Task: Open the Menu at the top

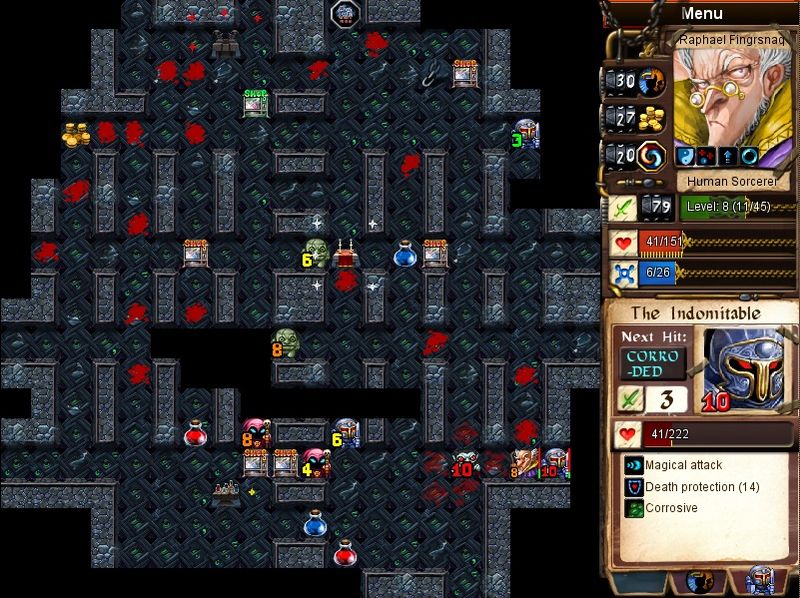Action: pos(701,14)
